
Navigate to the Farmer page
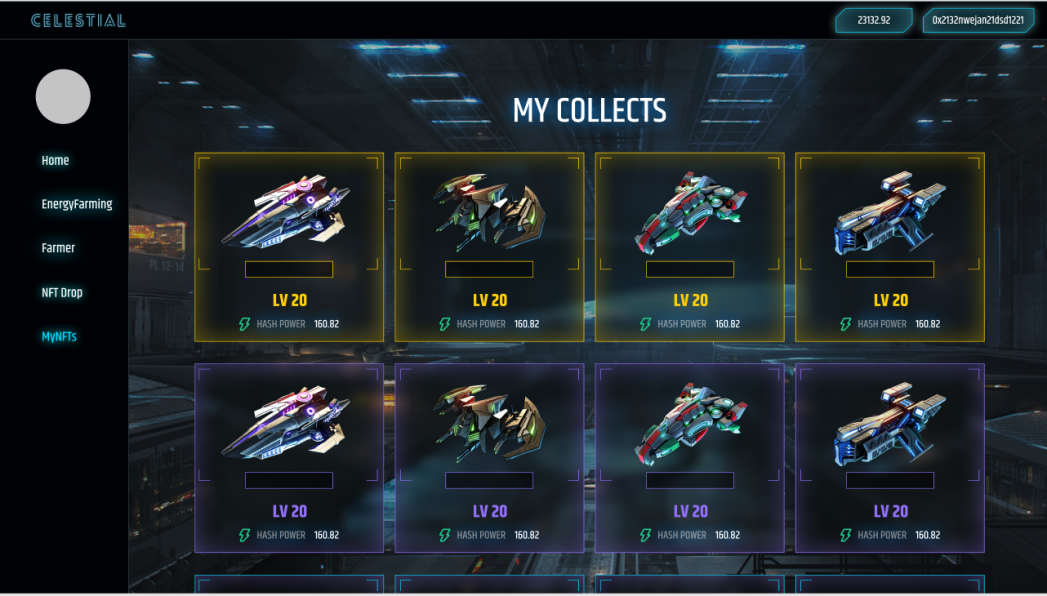point(58,248)
